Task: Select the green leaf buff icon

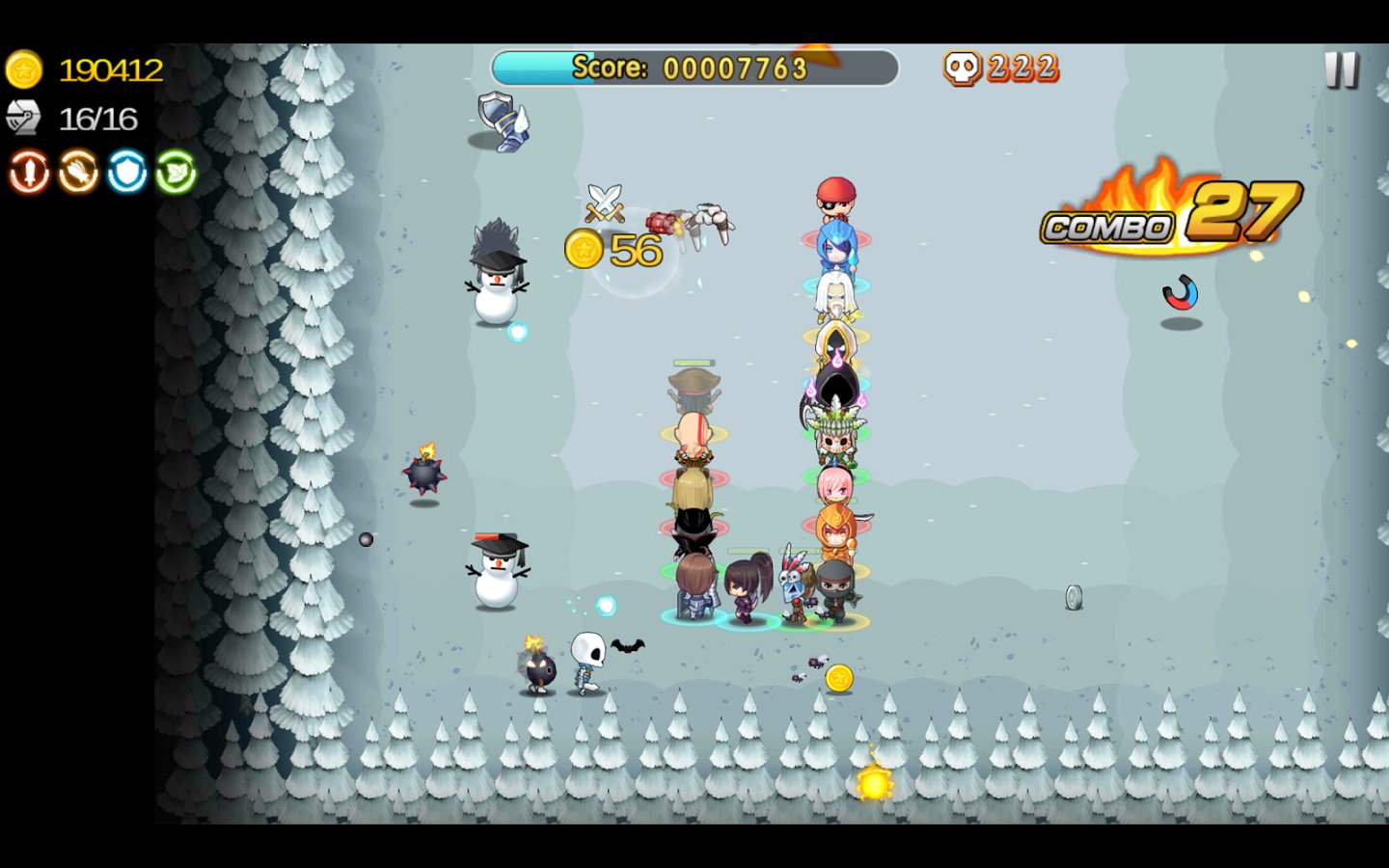Action: (x=176, y=173)
